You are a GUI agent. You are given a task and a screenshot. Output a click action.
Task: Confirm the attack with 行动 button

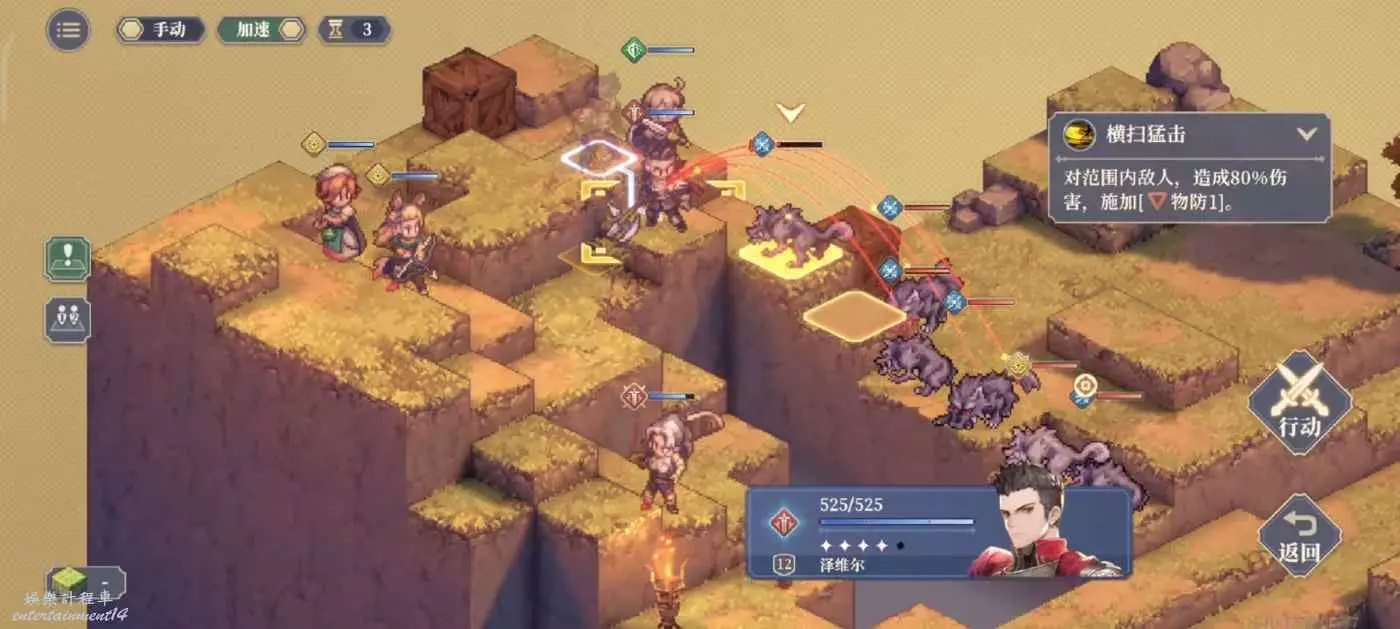coord(1299,403)
